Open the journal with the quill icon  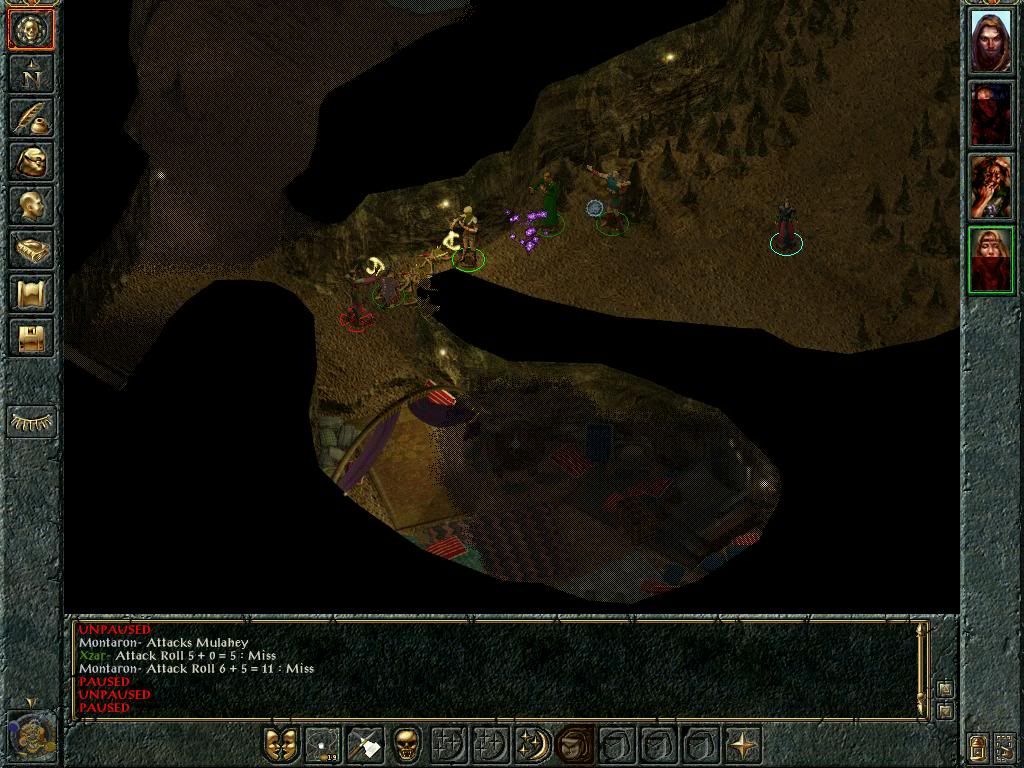tap(31, 118)
